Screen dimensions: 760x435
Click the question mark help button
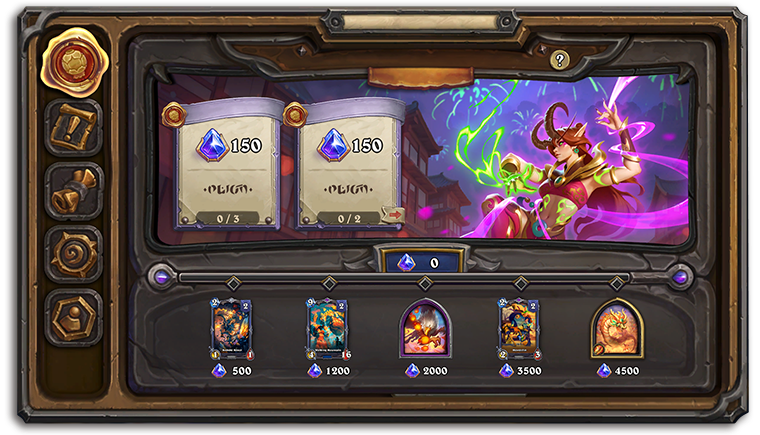coord(560,60)
